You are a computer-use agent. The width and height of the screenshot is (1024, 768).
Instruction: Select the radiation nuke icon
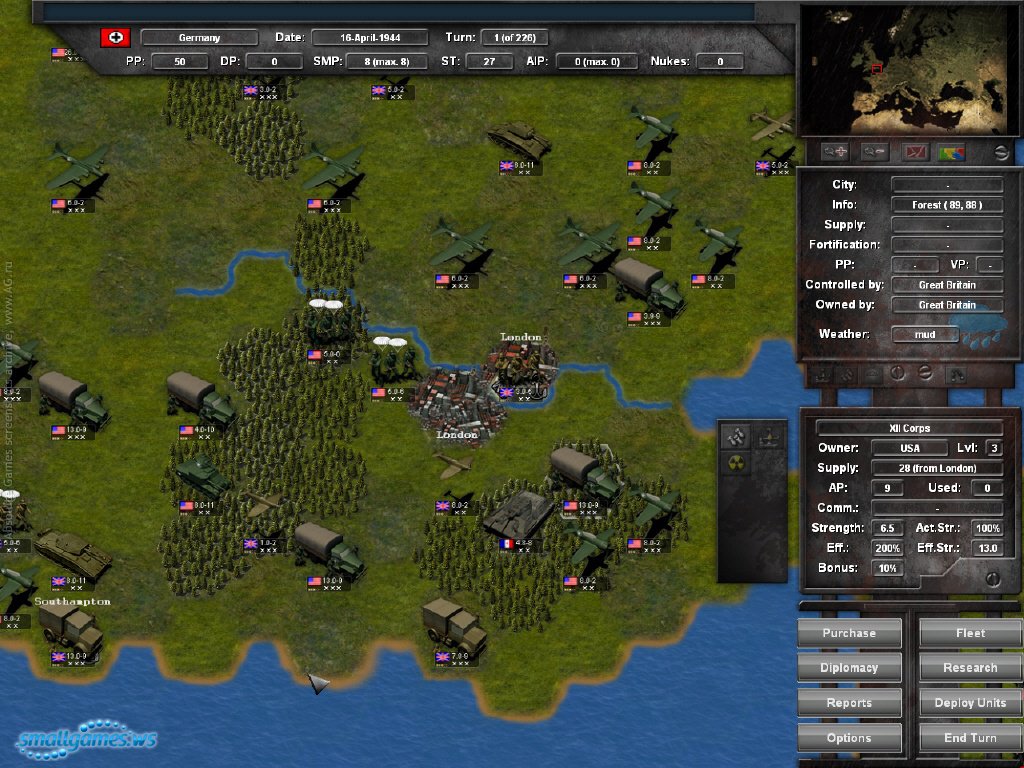pyautogui.click(x=737, y=465)
